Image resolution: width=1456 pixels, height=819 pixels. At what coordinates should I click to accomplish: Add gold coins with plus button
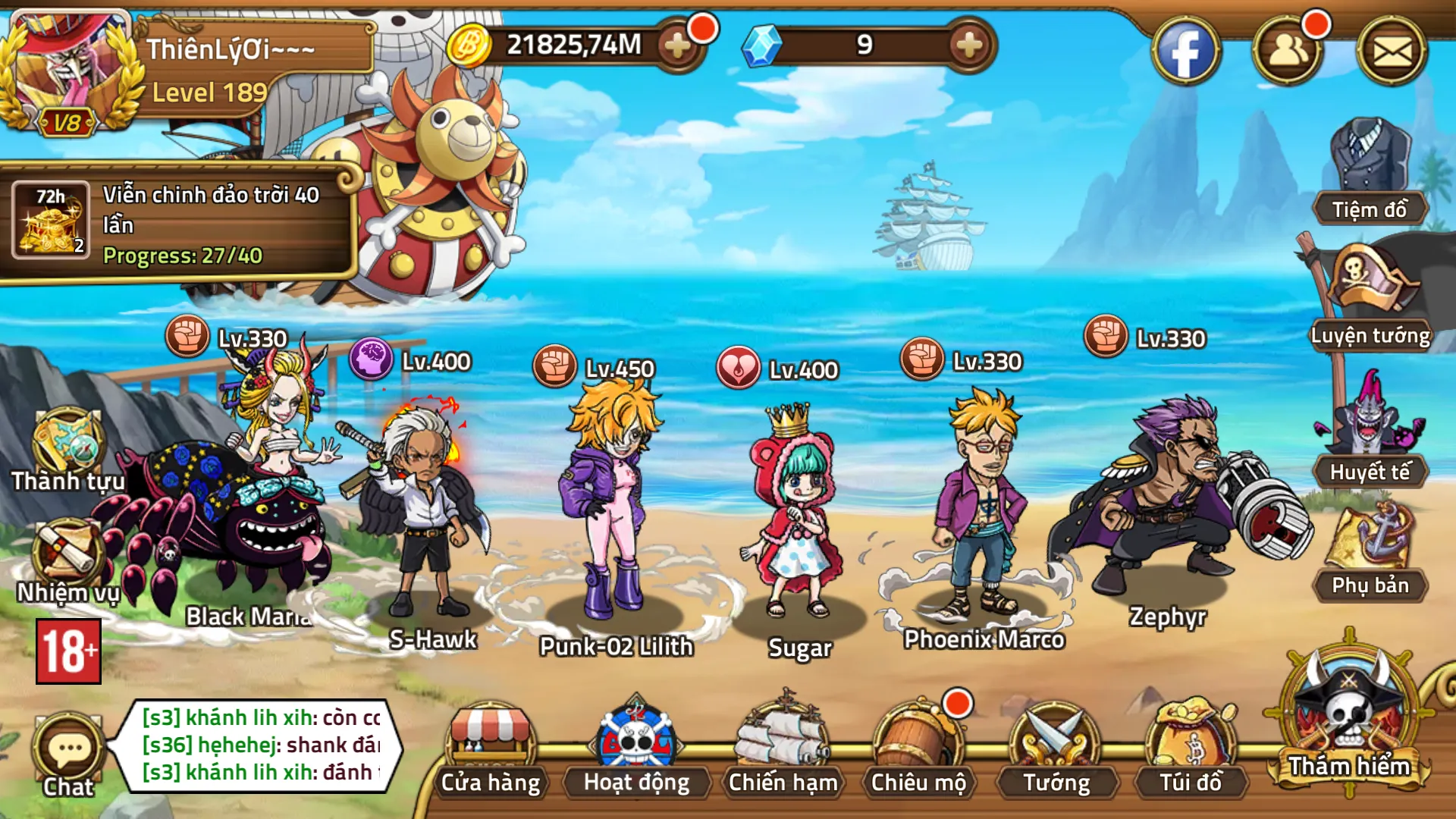(x=676, y=45)
